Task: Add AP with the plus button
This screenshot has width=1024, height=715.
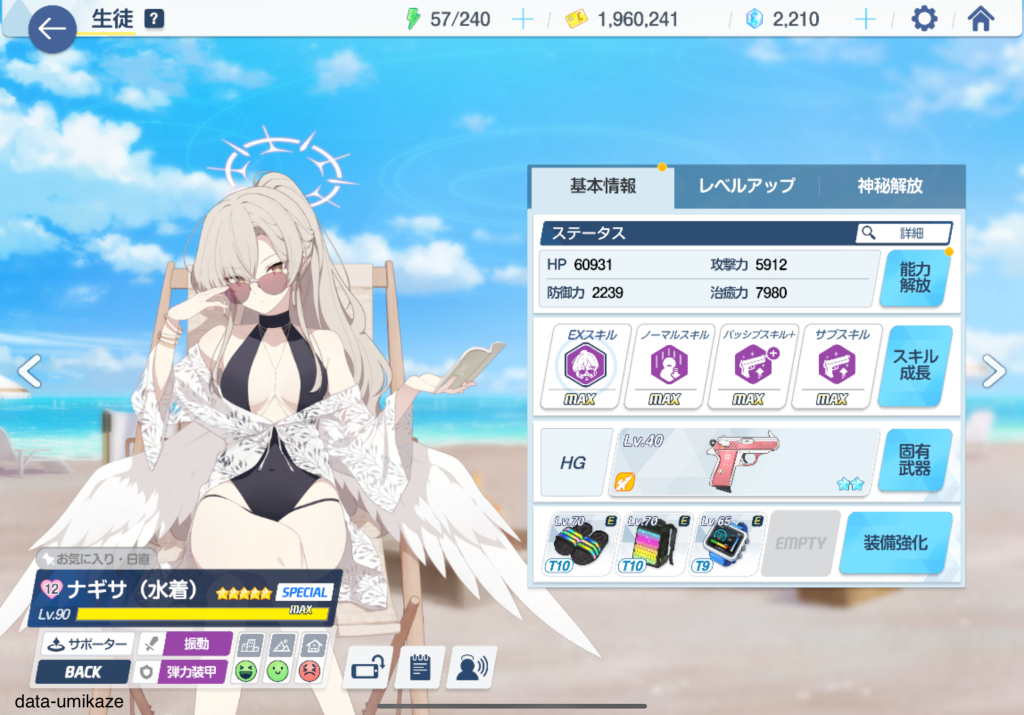Action: pos(522,19)
